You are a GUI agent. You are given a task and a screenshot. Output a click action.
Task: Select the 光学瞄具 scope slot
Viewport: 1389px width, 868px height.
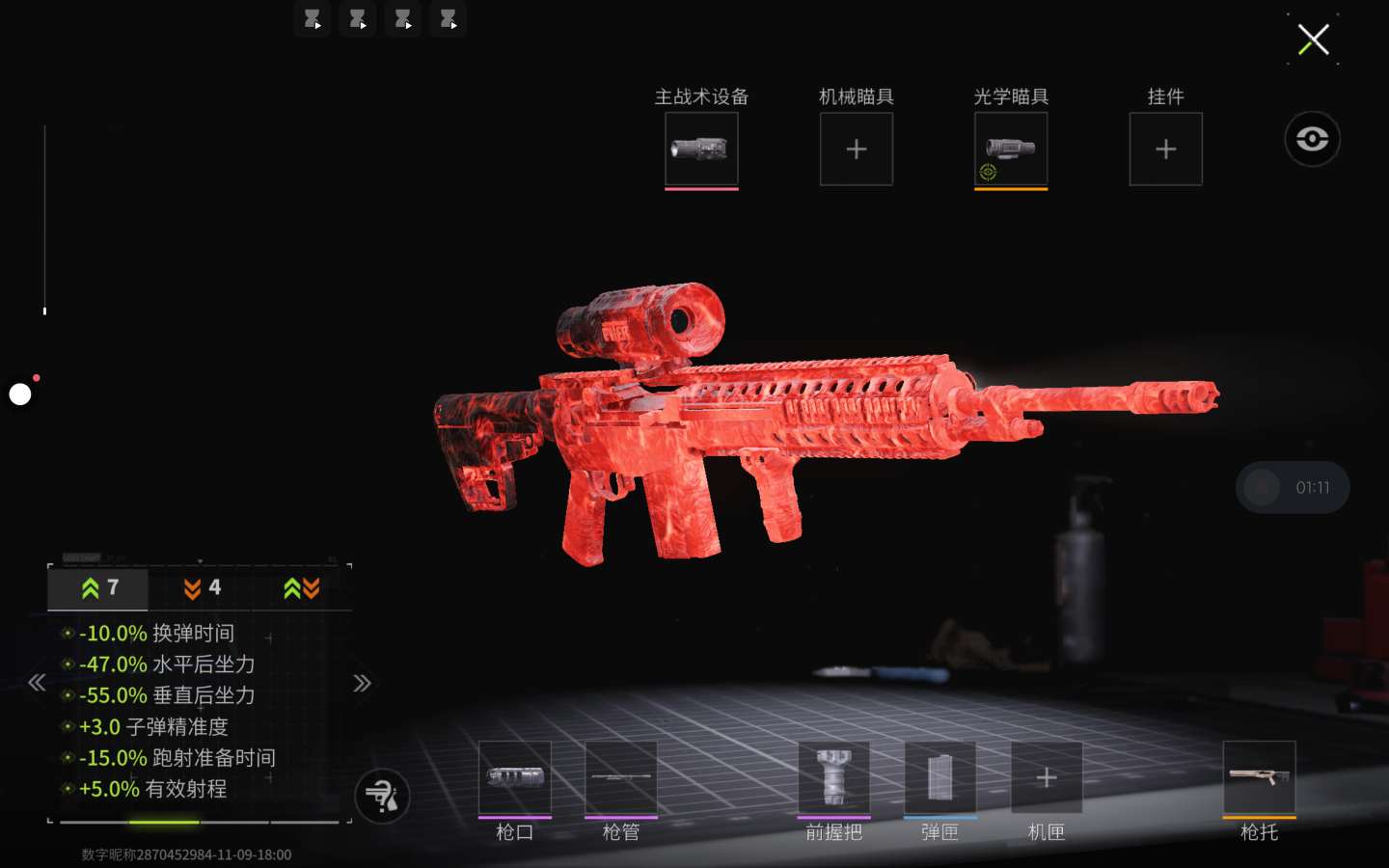pyautogui.click(x=1010, y=149)
